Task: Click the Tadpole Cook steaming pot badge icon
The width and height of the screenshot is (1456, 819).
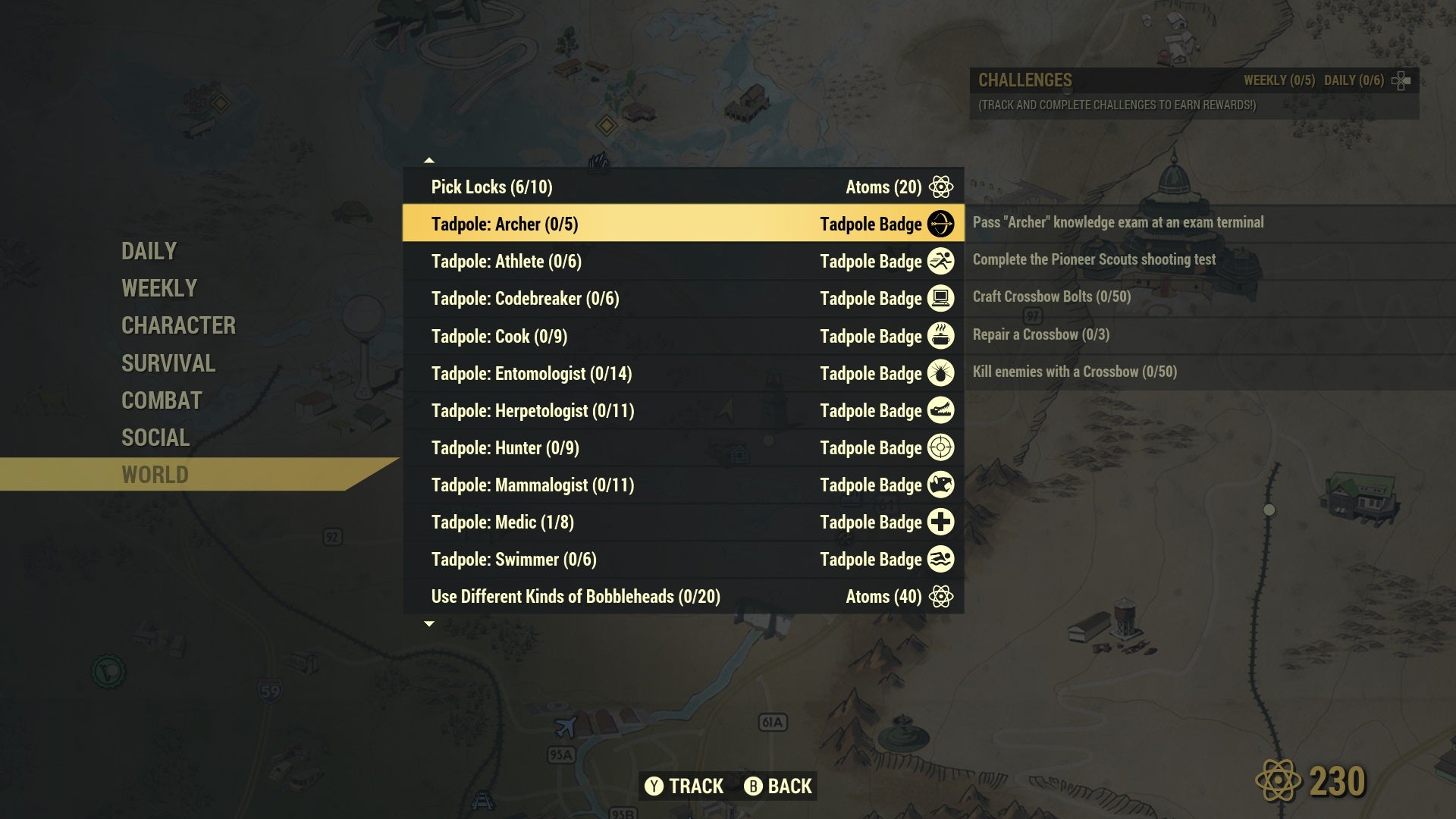Action: [942, 335]
